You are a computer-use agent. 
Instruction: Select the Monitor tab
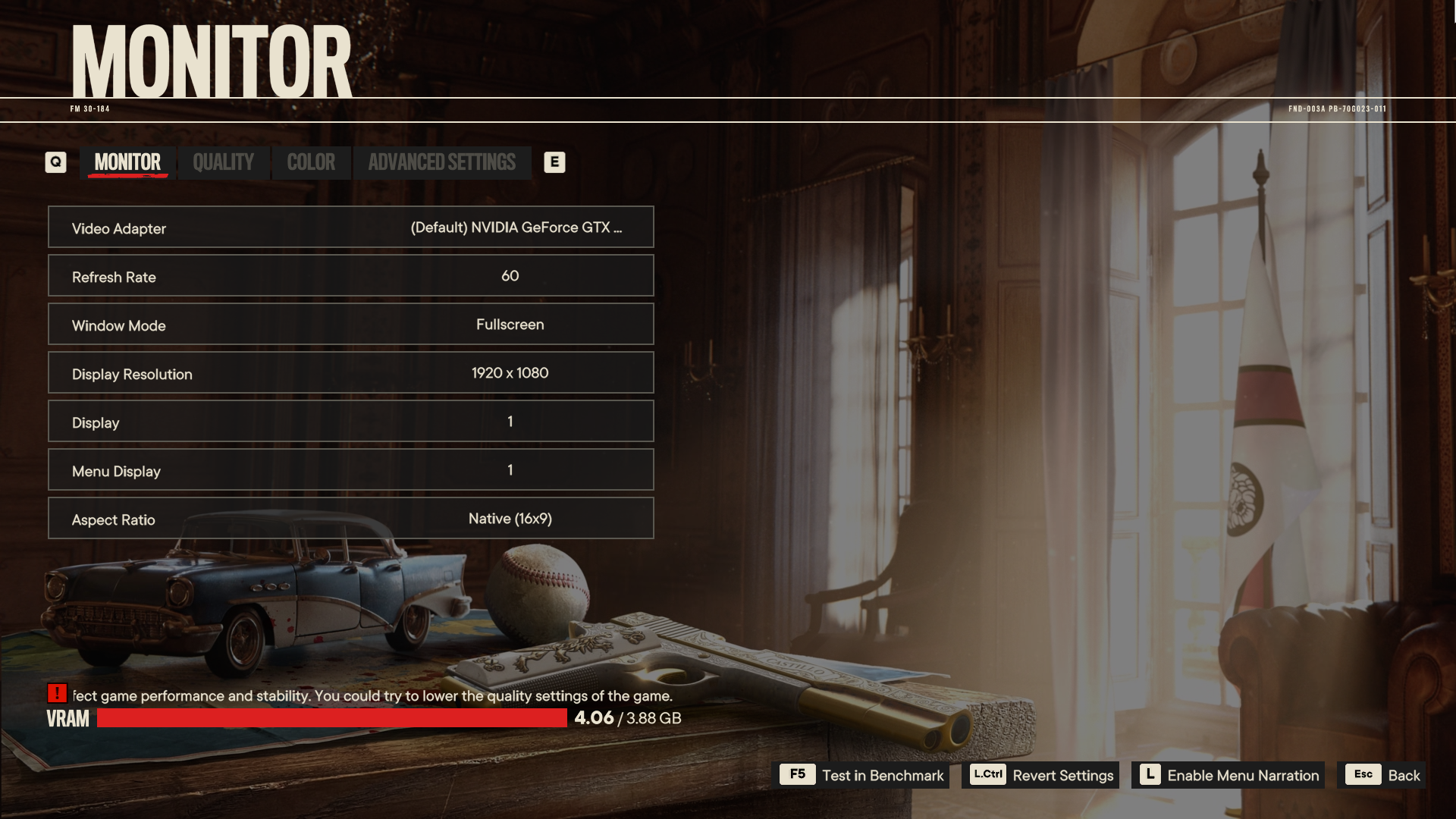coord(127,162)
